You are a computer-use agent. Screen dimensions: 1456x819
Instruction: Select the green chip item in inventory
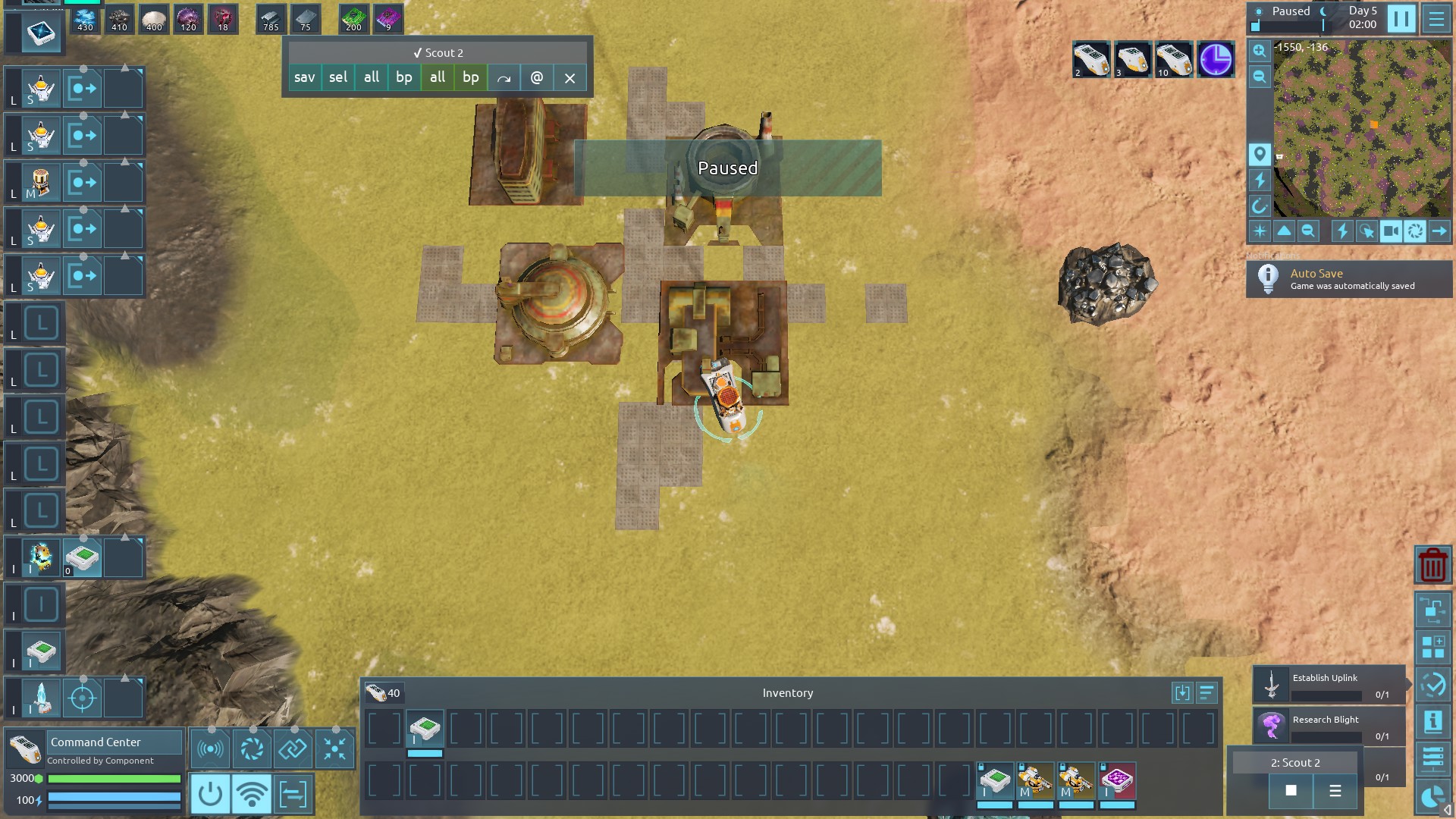425,729
